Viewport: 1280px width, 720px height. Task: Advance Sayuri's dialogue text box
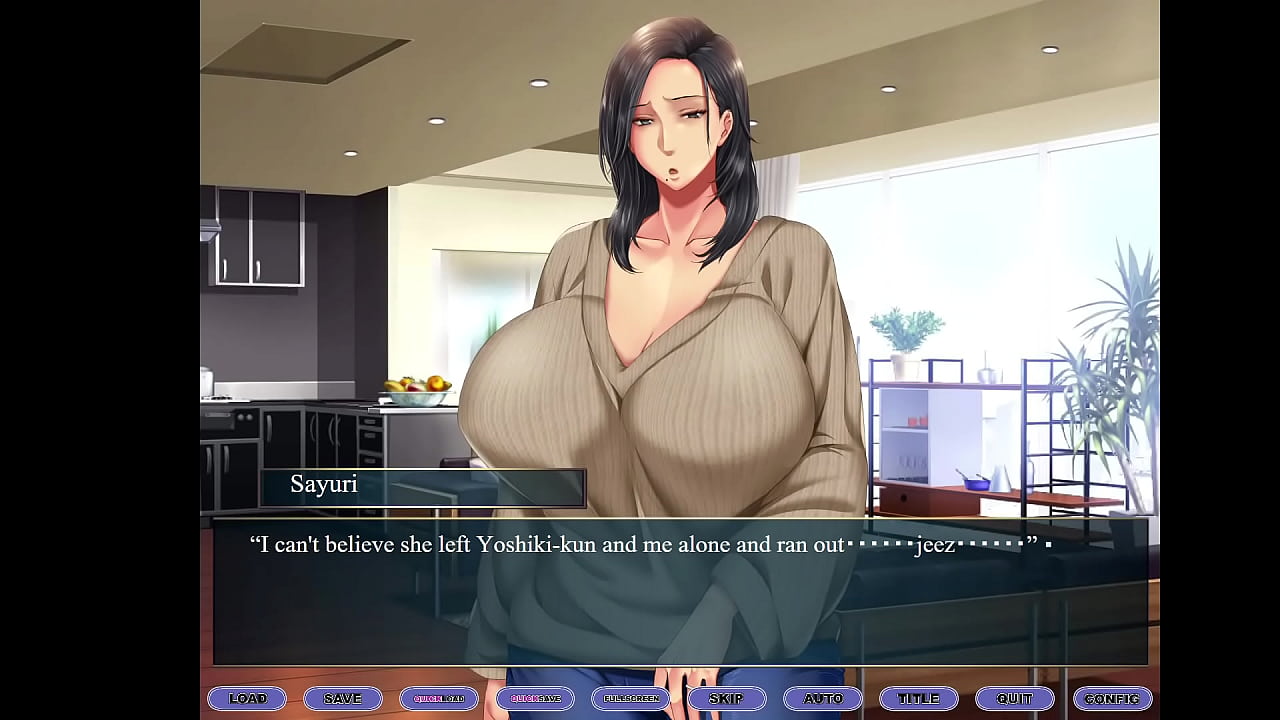(680, 600)
